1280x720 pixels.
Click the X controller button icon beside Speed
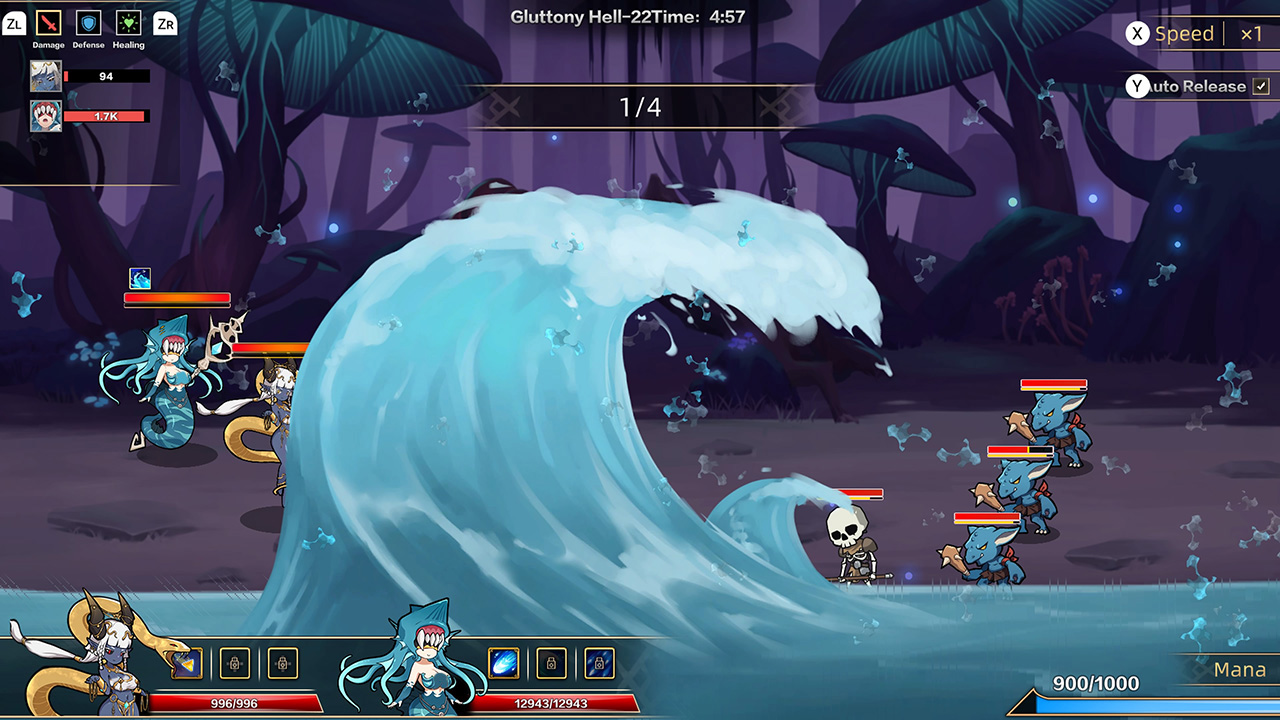[x=1137, y=33]
